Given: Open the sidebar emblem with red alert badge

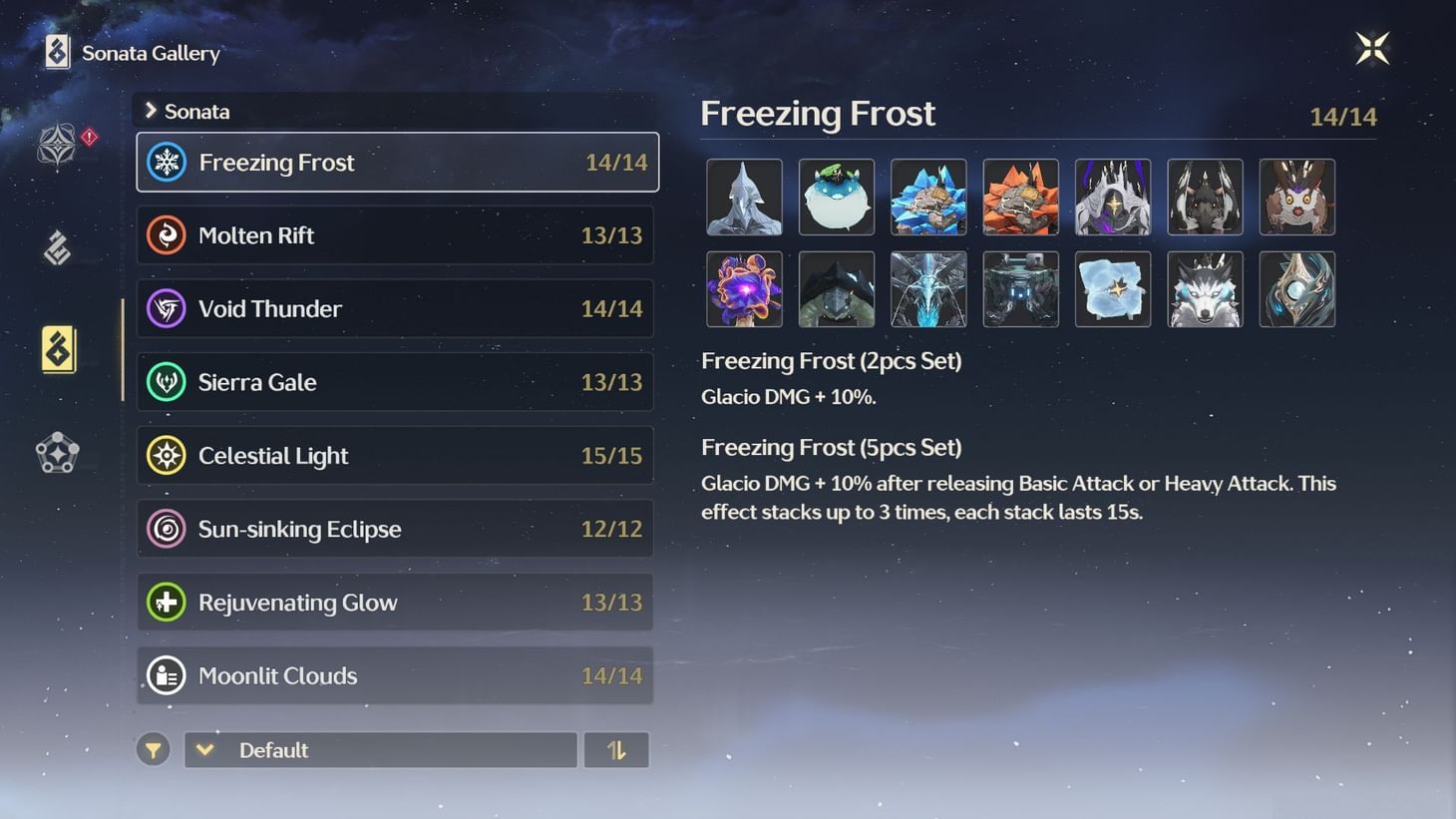Looking at the screenshot, I should click(x=58, y=145).
